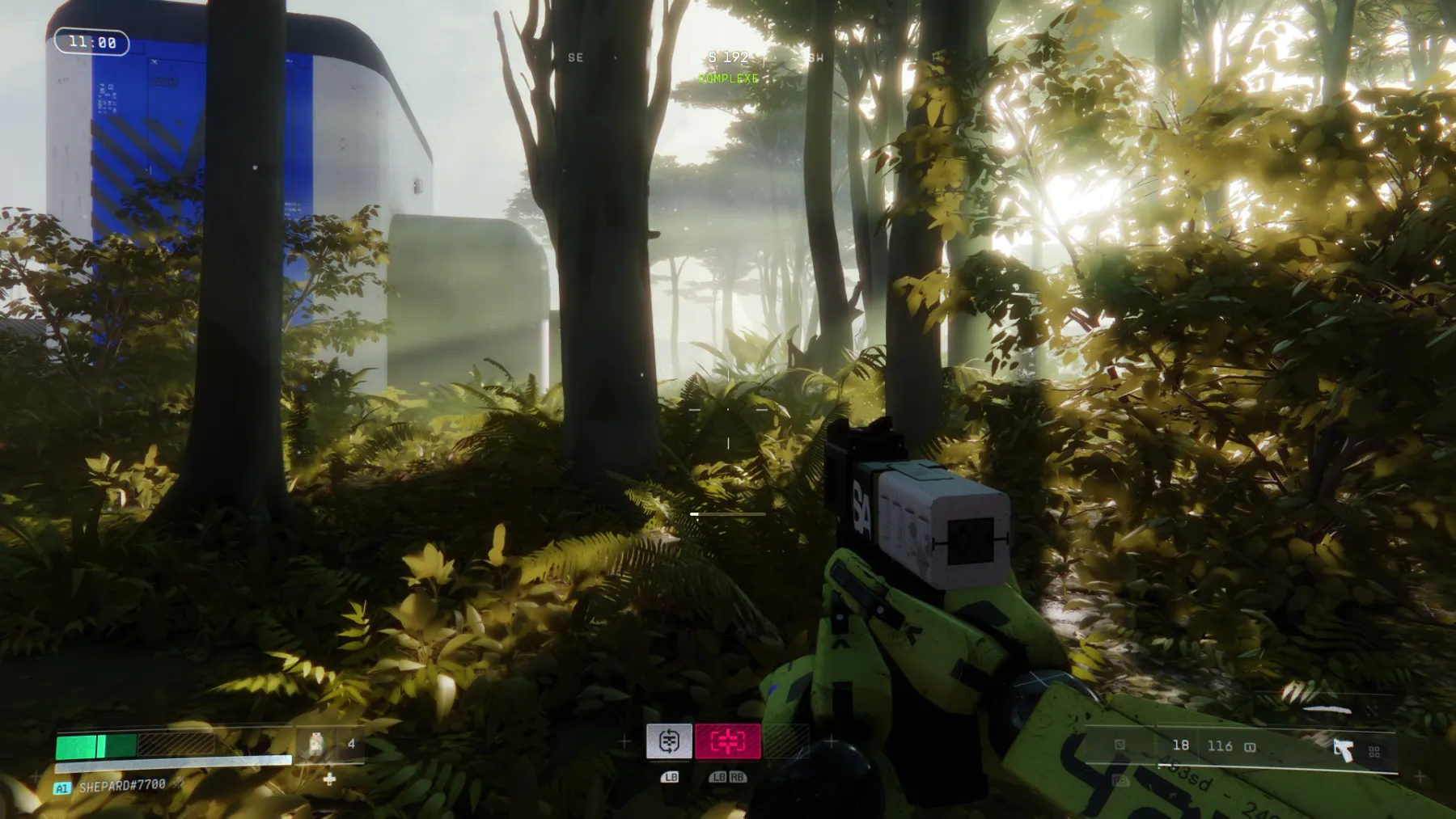The height and width of the screenshot is (819, 1456).
Task: Select the equipped pistol weapon icon
Action: coord(1343,749)
